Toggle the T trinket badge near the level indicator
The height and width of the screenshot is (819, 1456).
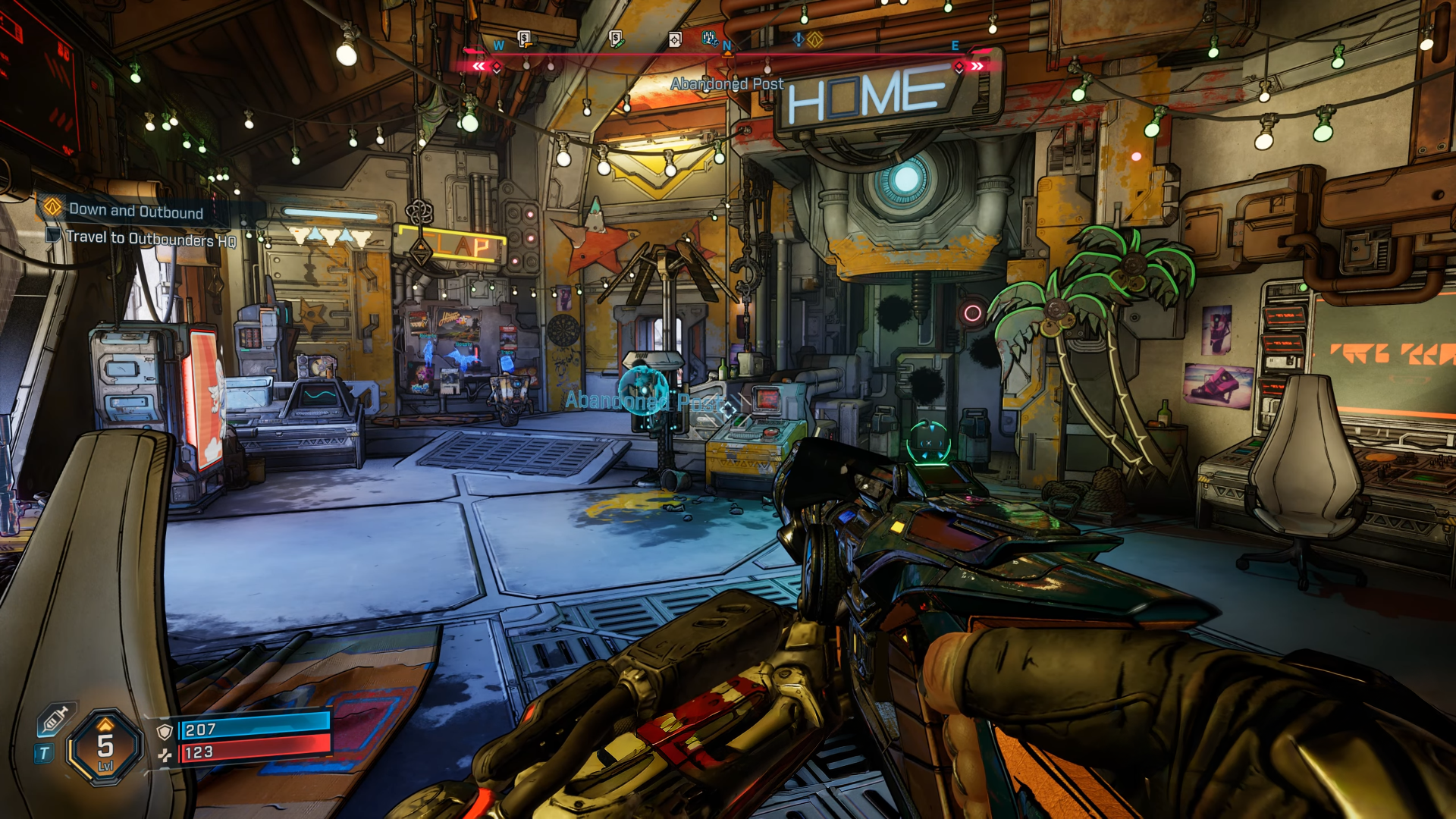coord(44,752)
